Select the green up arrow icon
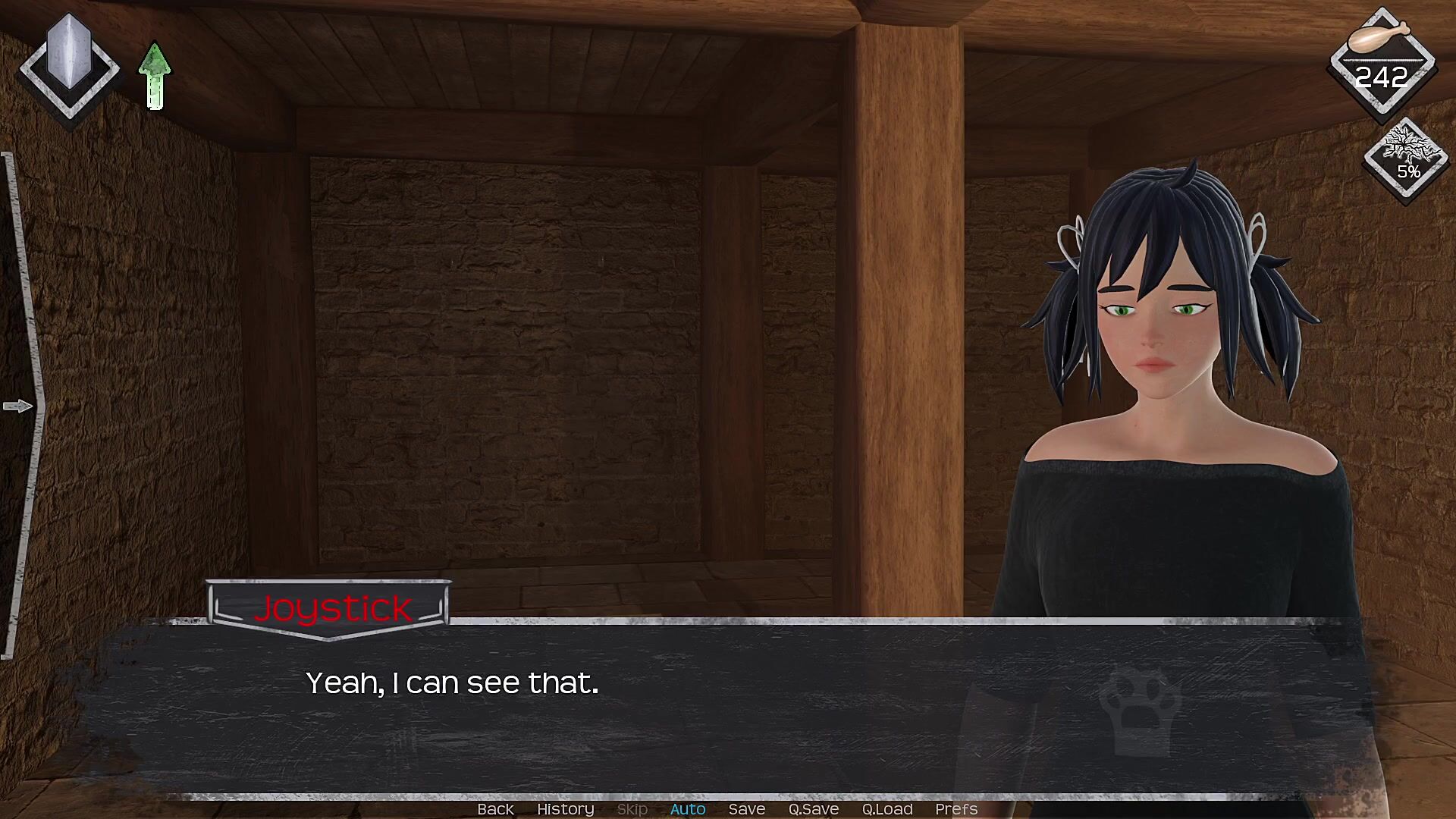The image size is (1456, 819). click(155, 76)
